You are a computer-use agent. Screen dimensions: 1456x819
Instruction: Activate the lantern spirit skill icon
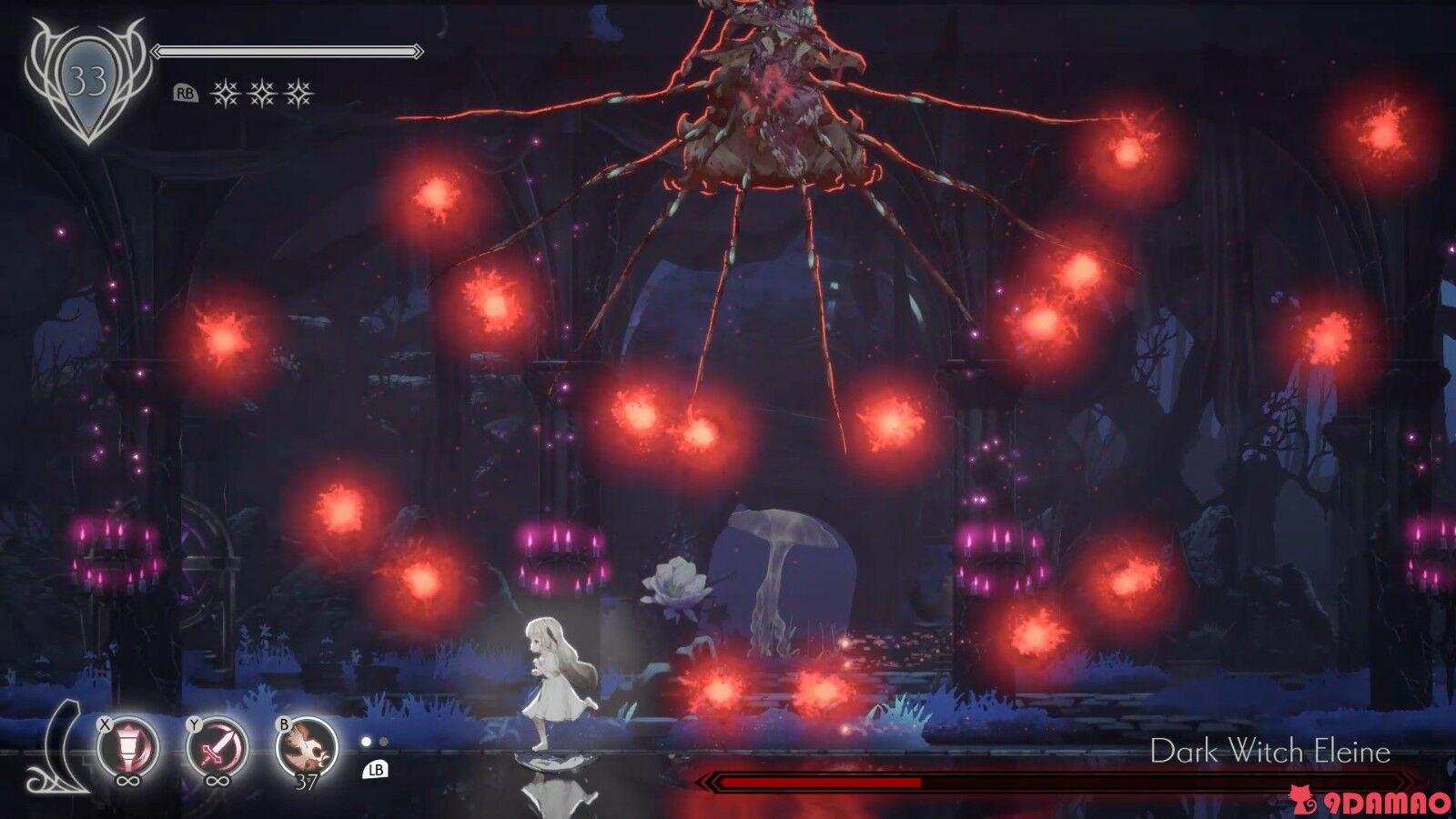click(x=128, y=749)
